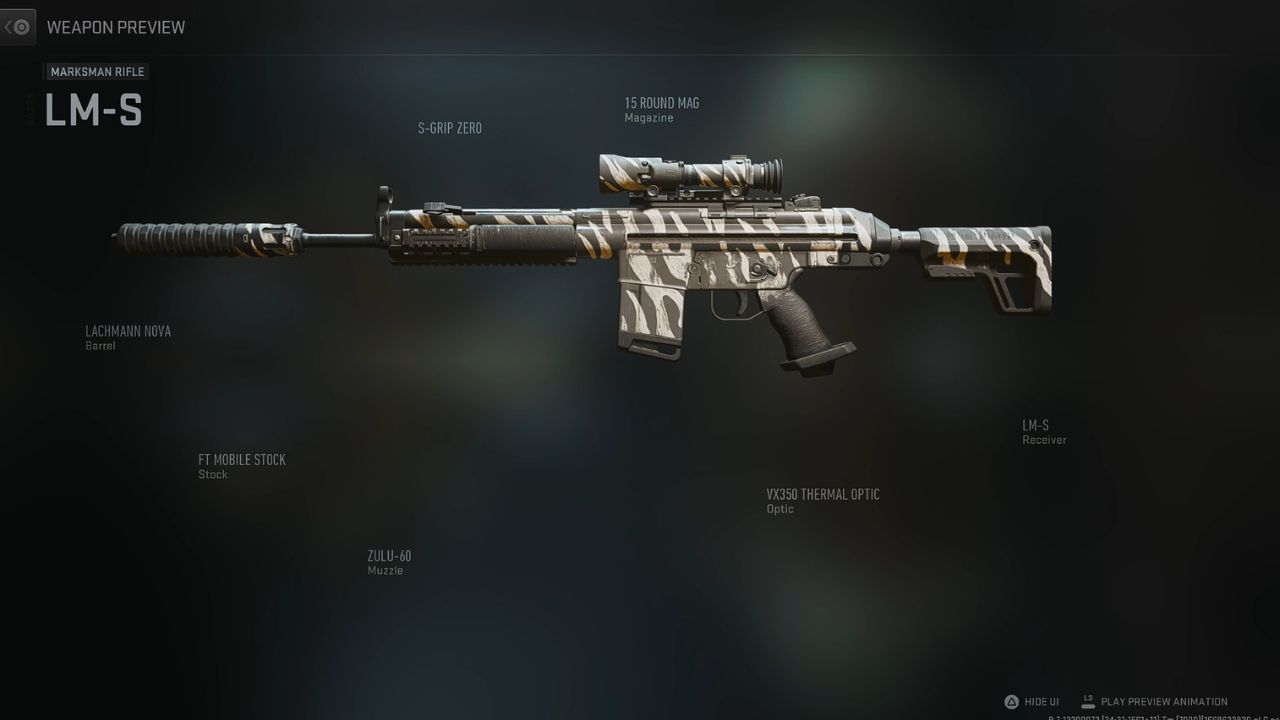1280x720 pixels.
Task: Click the rifle's thermal scope in the preview
Action: coord(690,168)
